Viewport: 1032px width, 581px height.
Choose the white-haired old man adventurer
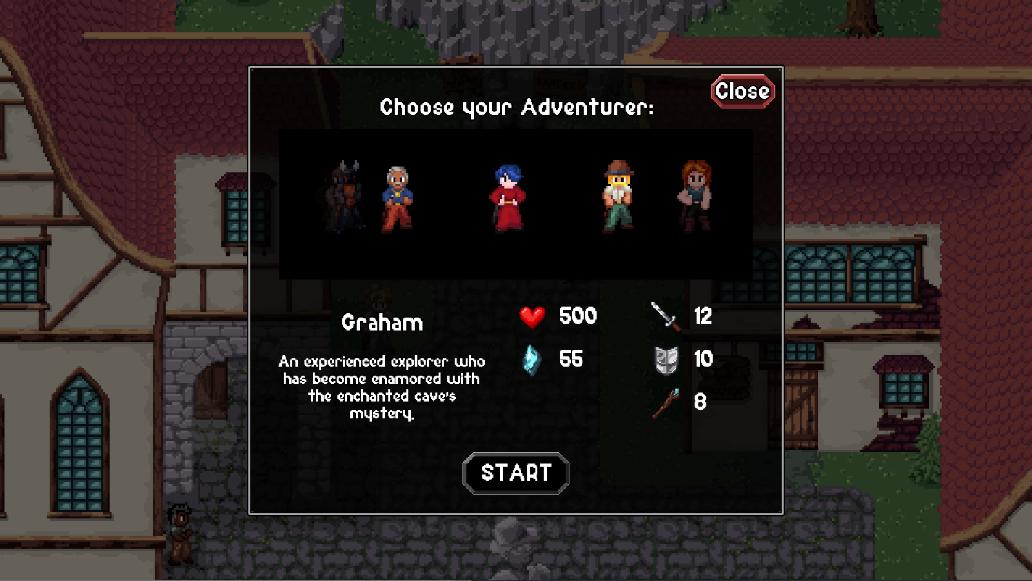(397, 198)
